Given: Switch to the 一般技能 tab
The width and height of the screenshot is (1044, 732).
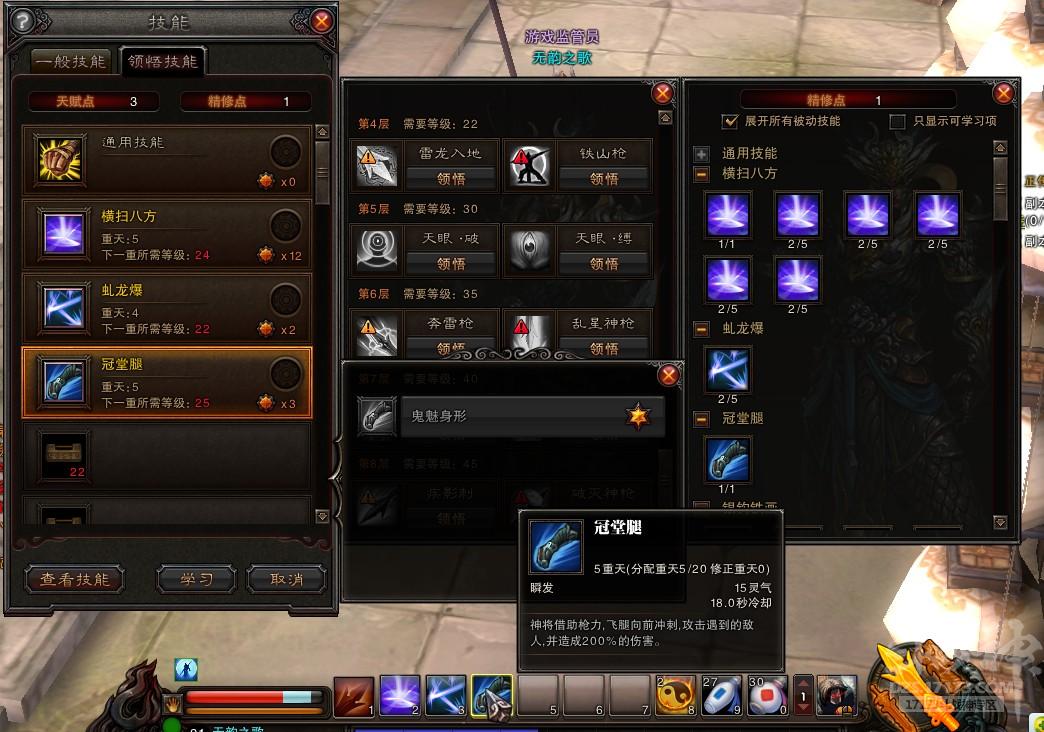Looking at the screenshot, I should [x=70, y=61].
